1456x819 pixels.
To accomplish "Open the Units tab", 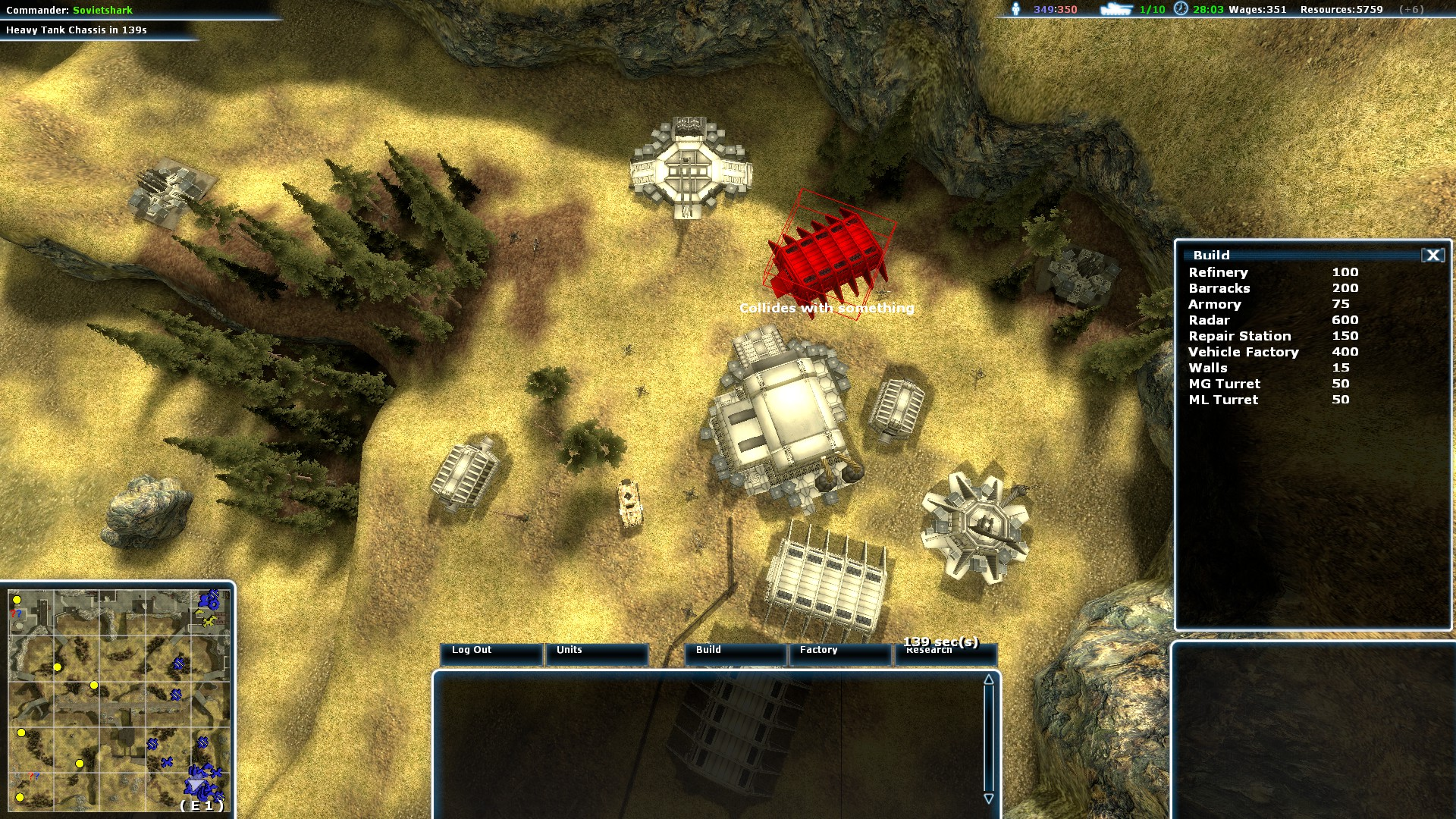I will click(x=596, y=652).
